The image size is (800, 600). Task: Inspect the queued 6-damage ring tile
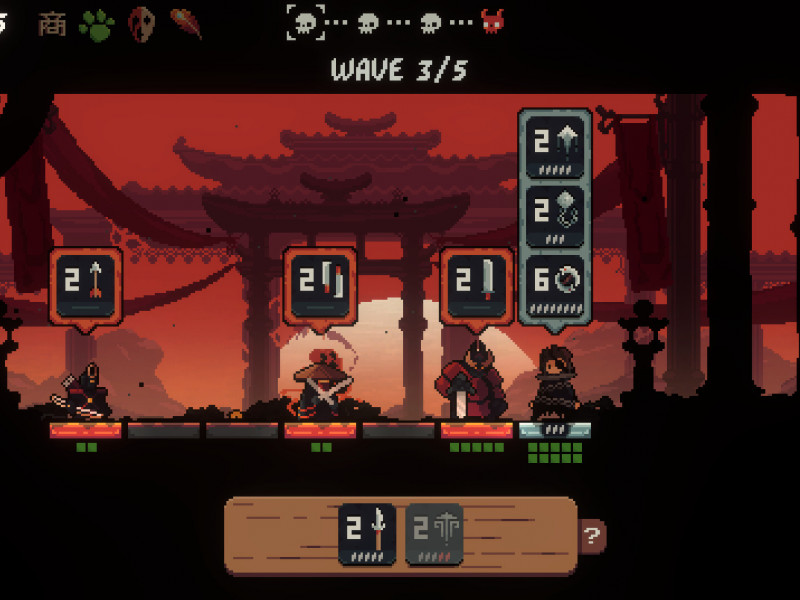point(555,283)
